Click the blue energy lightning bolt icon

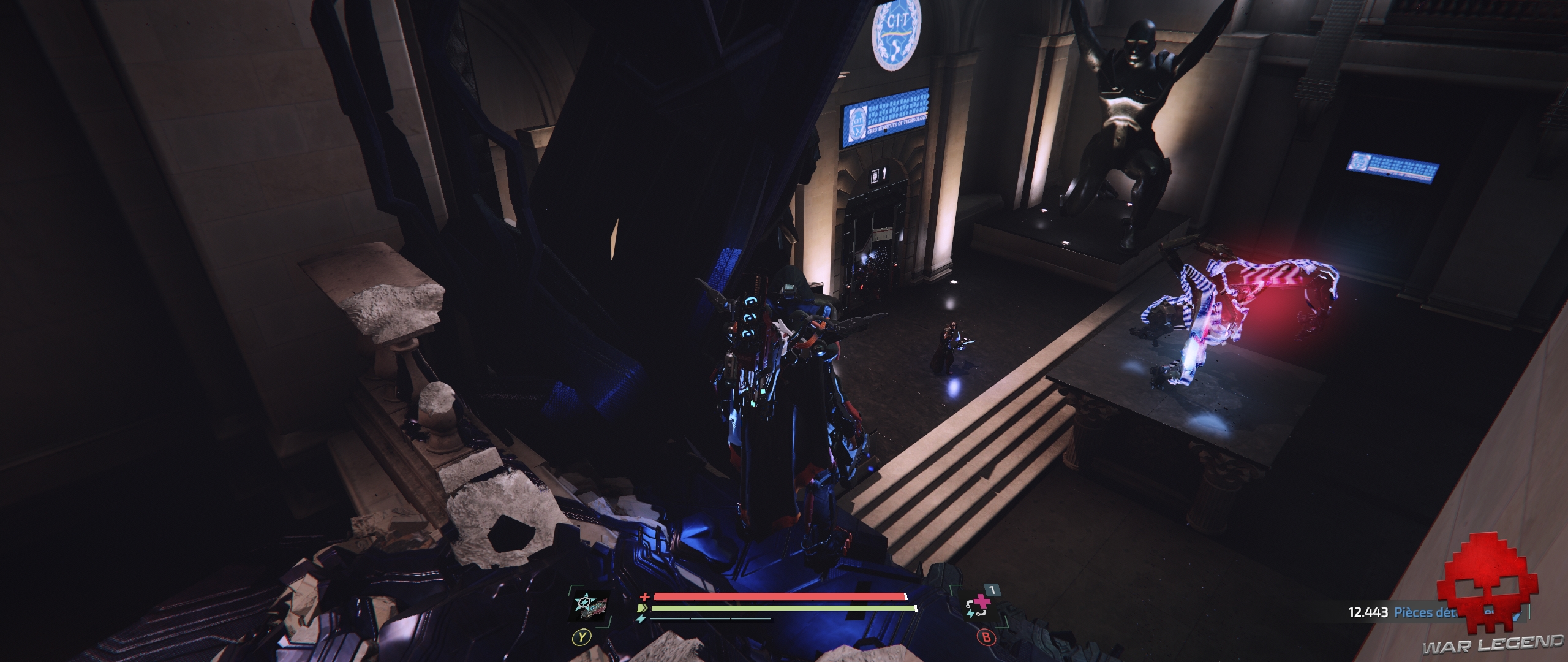click(640, 619)
